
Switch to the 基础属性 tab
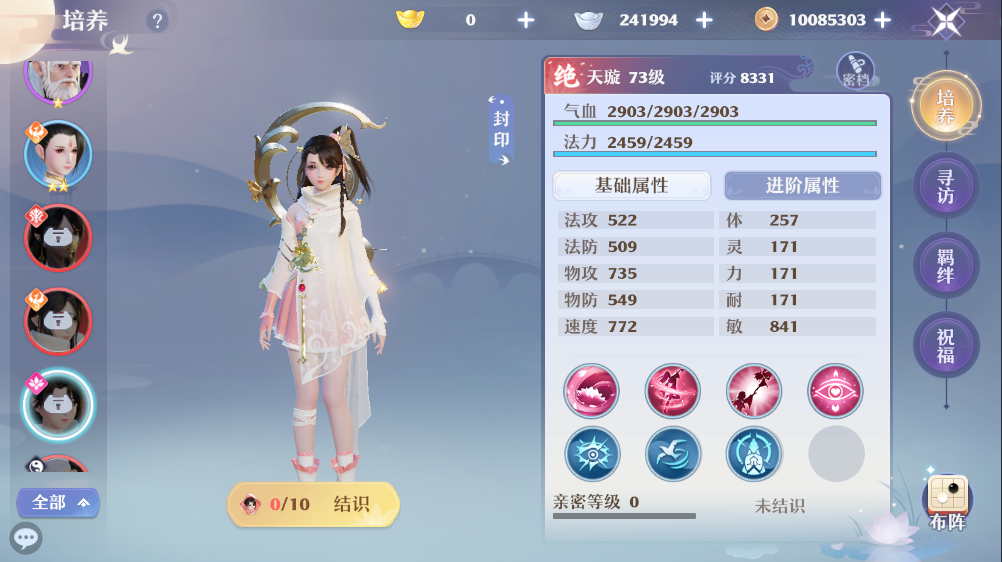point(631,186)
